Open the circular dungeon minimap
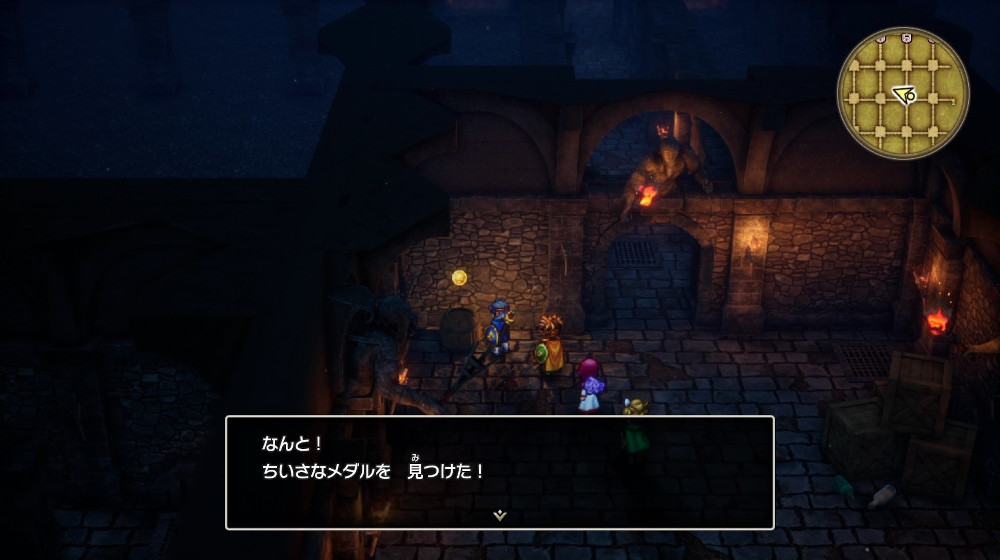 point(903,92)
